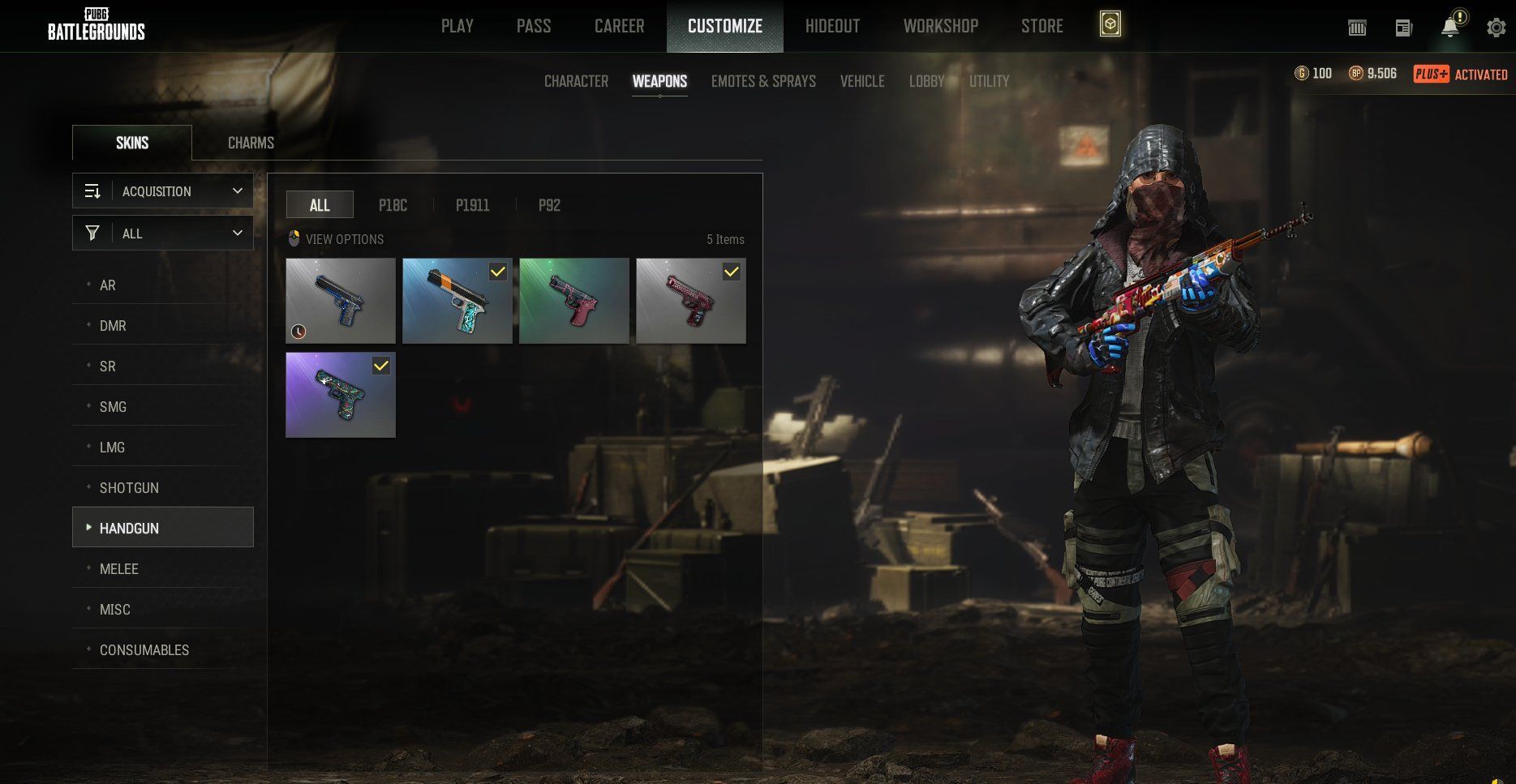
Task: Switch to the Charms tab
Action: 251,143
